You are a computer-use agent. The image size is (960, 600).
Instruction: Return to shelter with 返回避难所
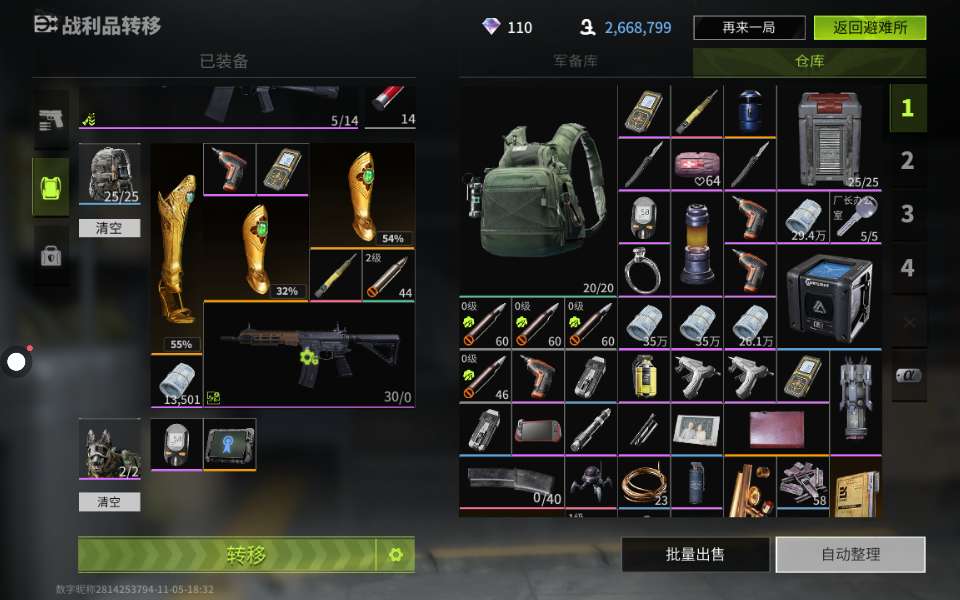click(x=869, y=28)
